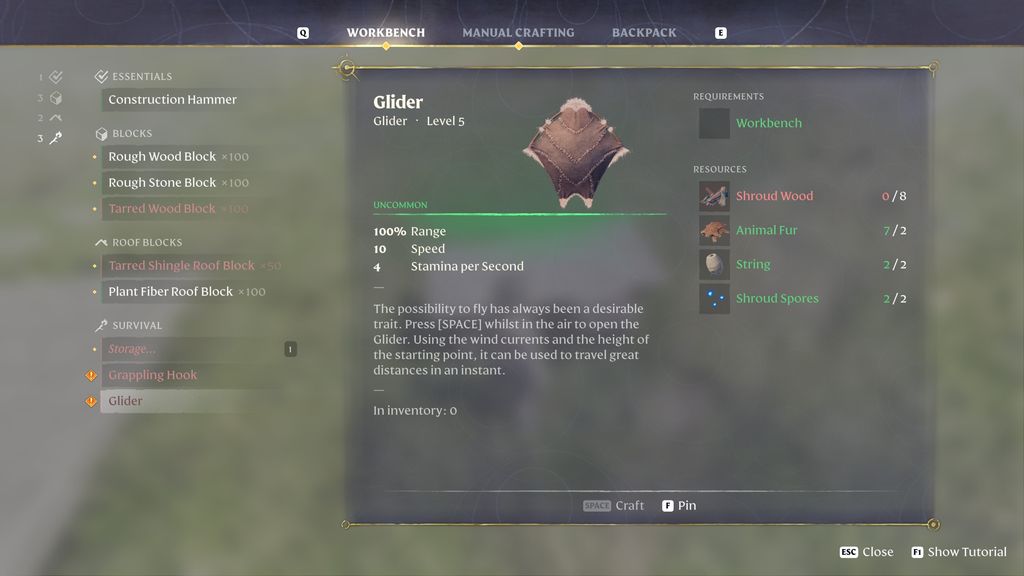Click the Shroud Wood resource icon
1024x576 pixels.
click(x=714, y=196)
